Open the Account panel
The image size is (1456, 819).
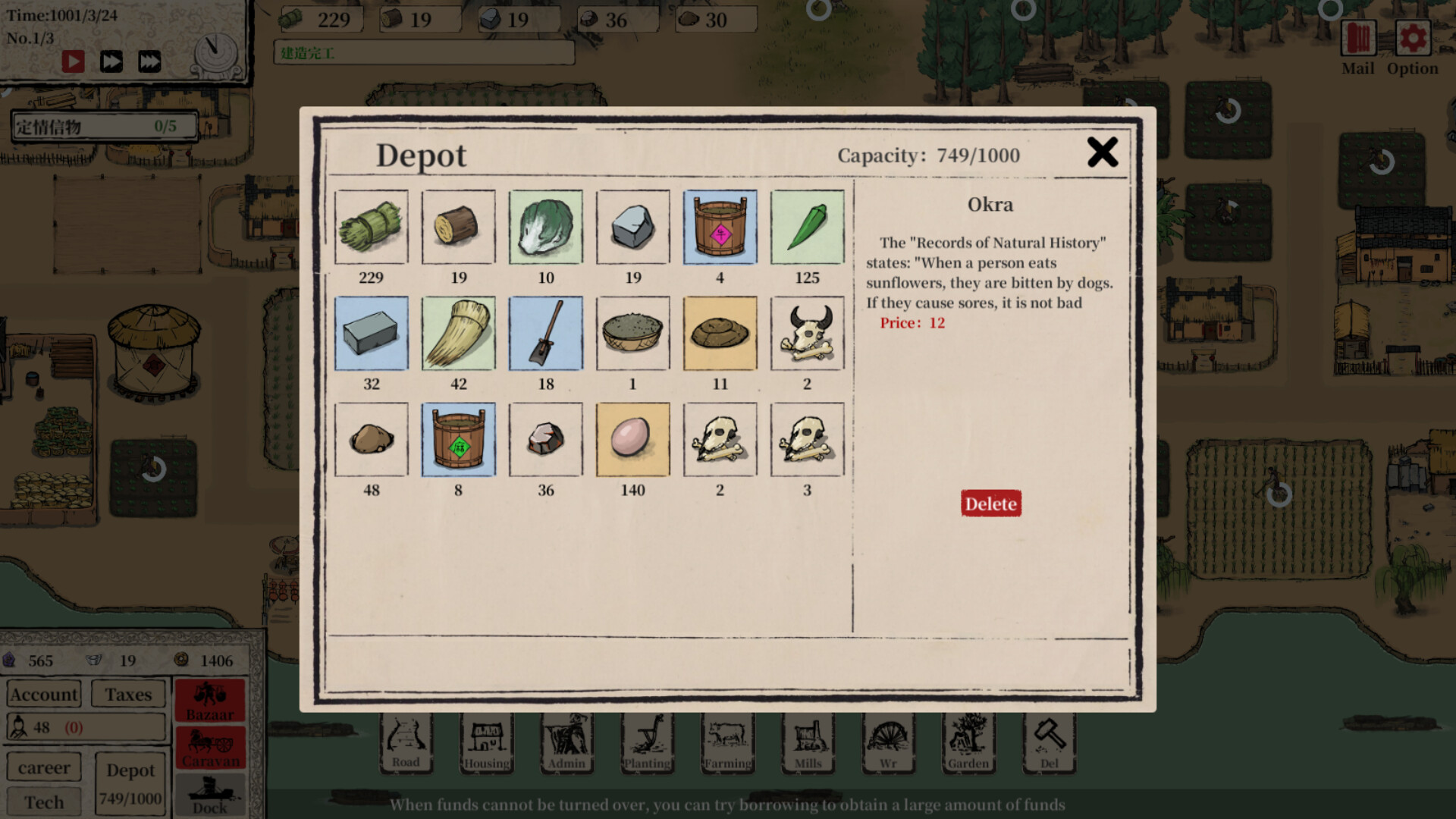(x=43, y=693)
